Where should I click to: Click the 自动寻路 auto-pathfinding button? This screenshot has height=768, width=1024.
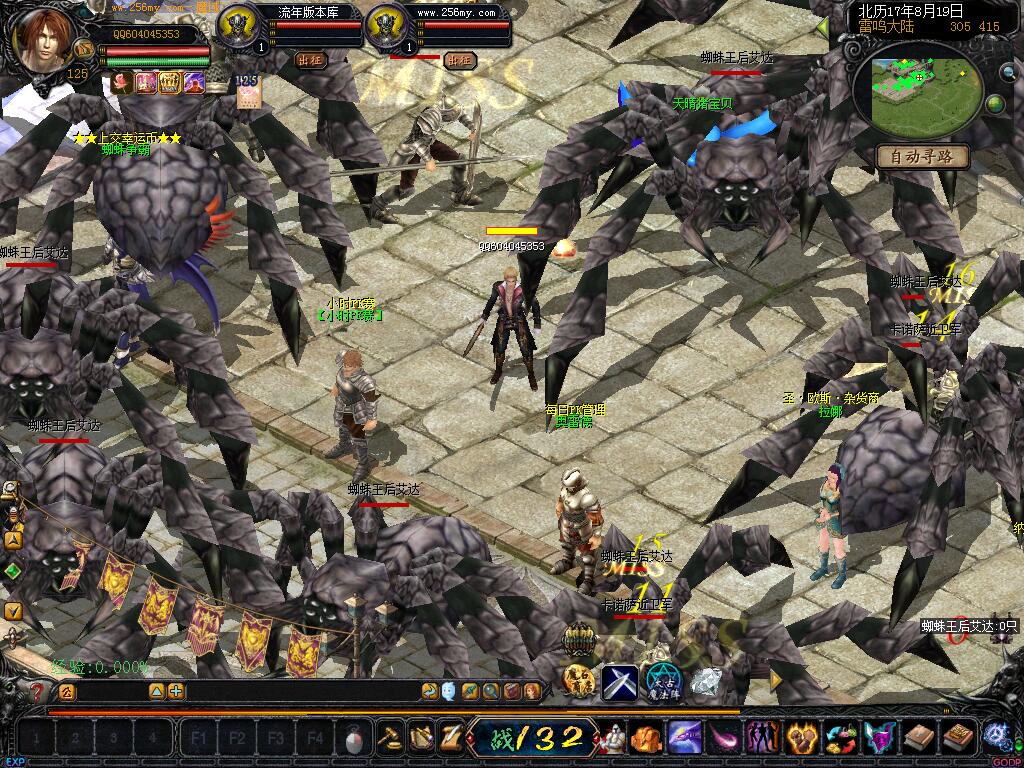[923, 156]
